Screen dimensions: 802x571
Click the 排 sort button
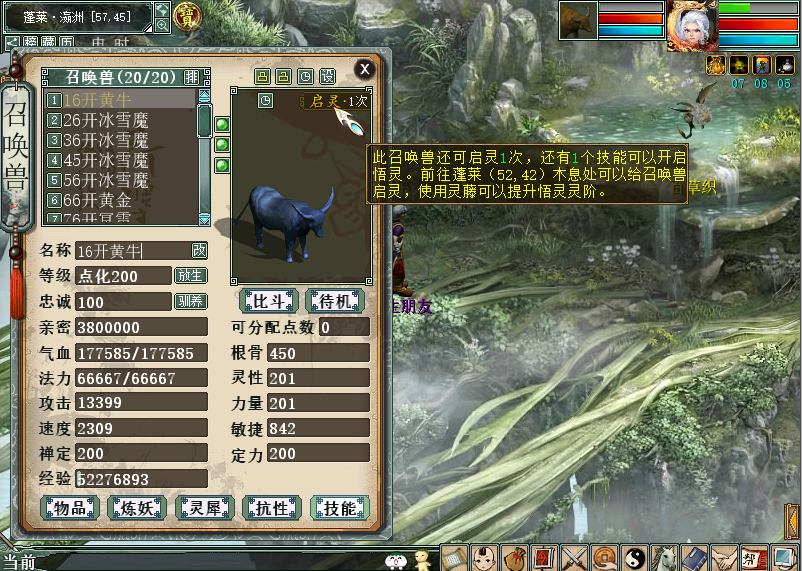pos(191,77)
